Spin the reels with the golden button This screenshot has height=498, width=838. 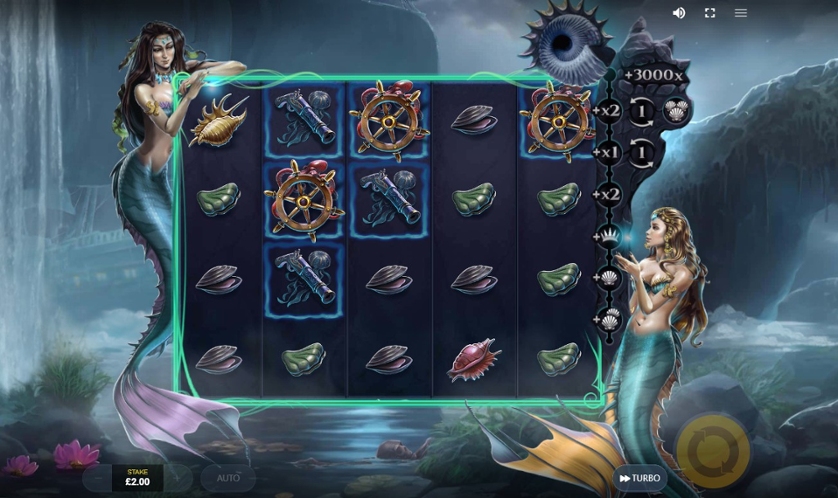coord(713,451)
